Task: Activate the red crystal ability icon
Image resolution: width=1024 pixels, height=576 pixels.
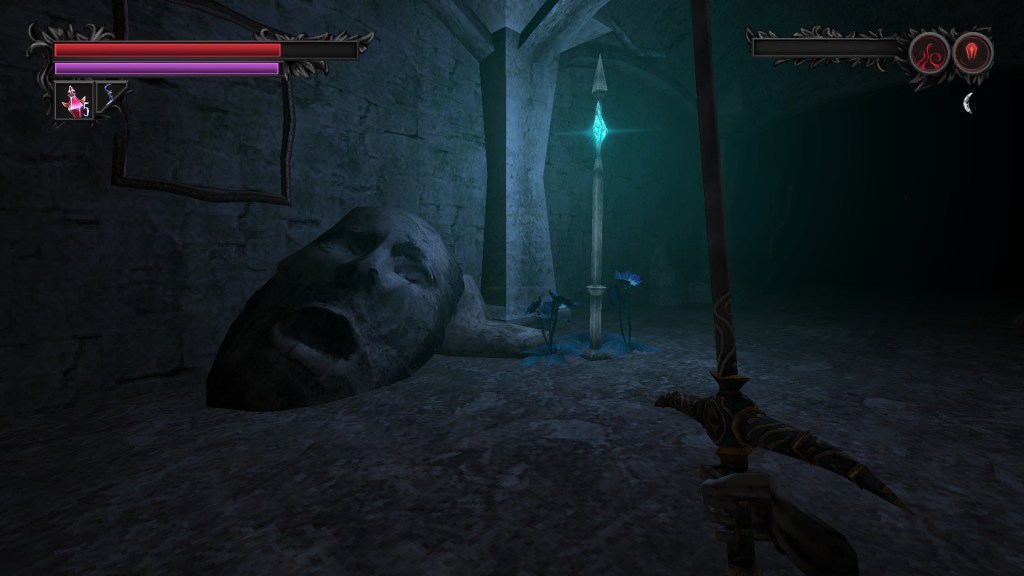Action: point(972,51)
